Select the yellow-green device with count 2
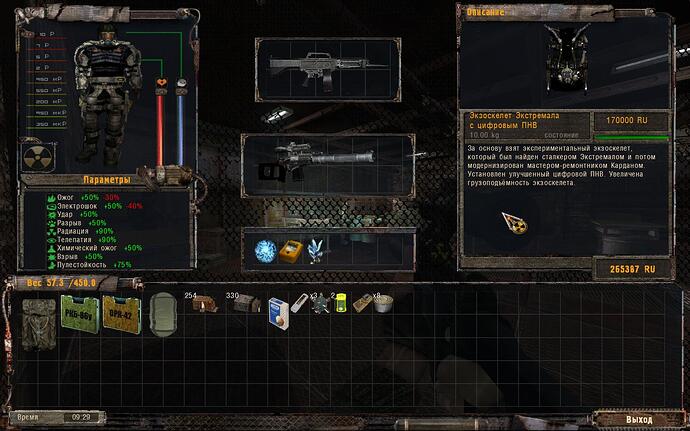 click(342, 305)
